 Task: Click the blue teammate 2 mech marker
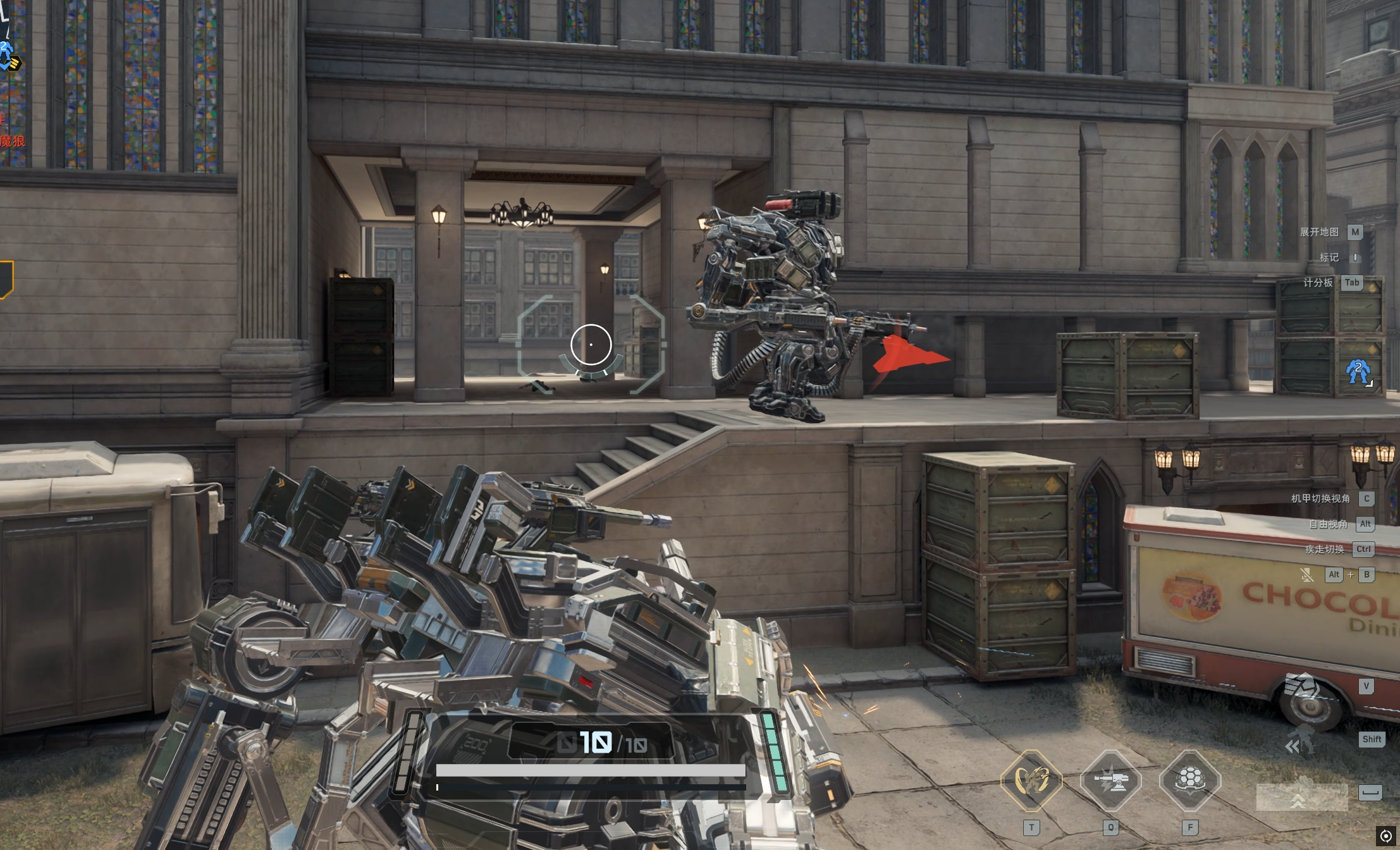[x=1358, y=372]
